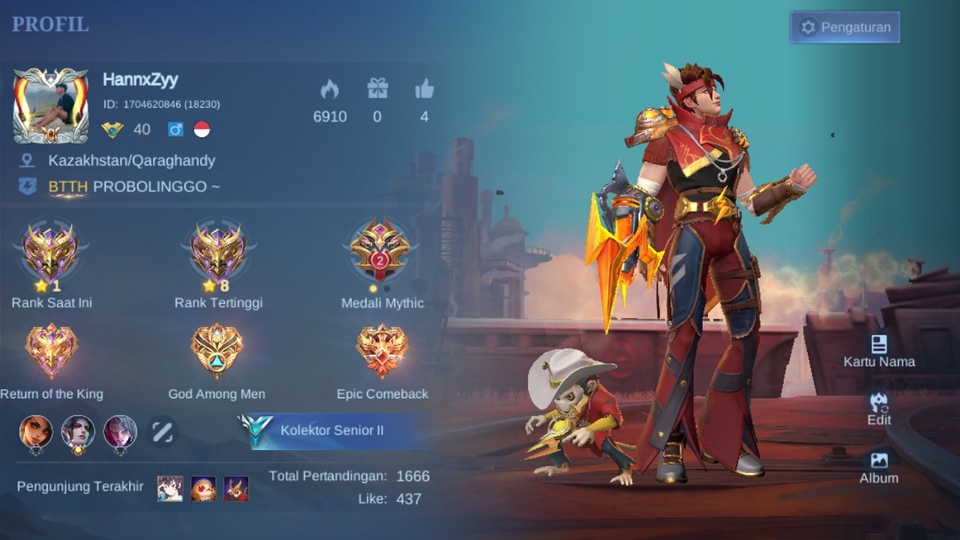Tap the flame popularity icon
This screenshot has height=540, width=960.
click(x=329, y=89)
